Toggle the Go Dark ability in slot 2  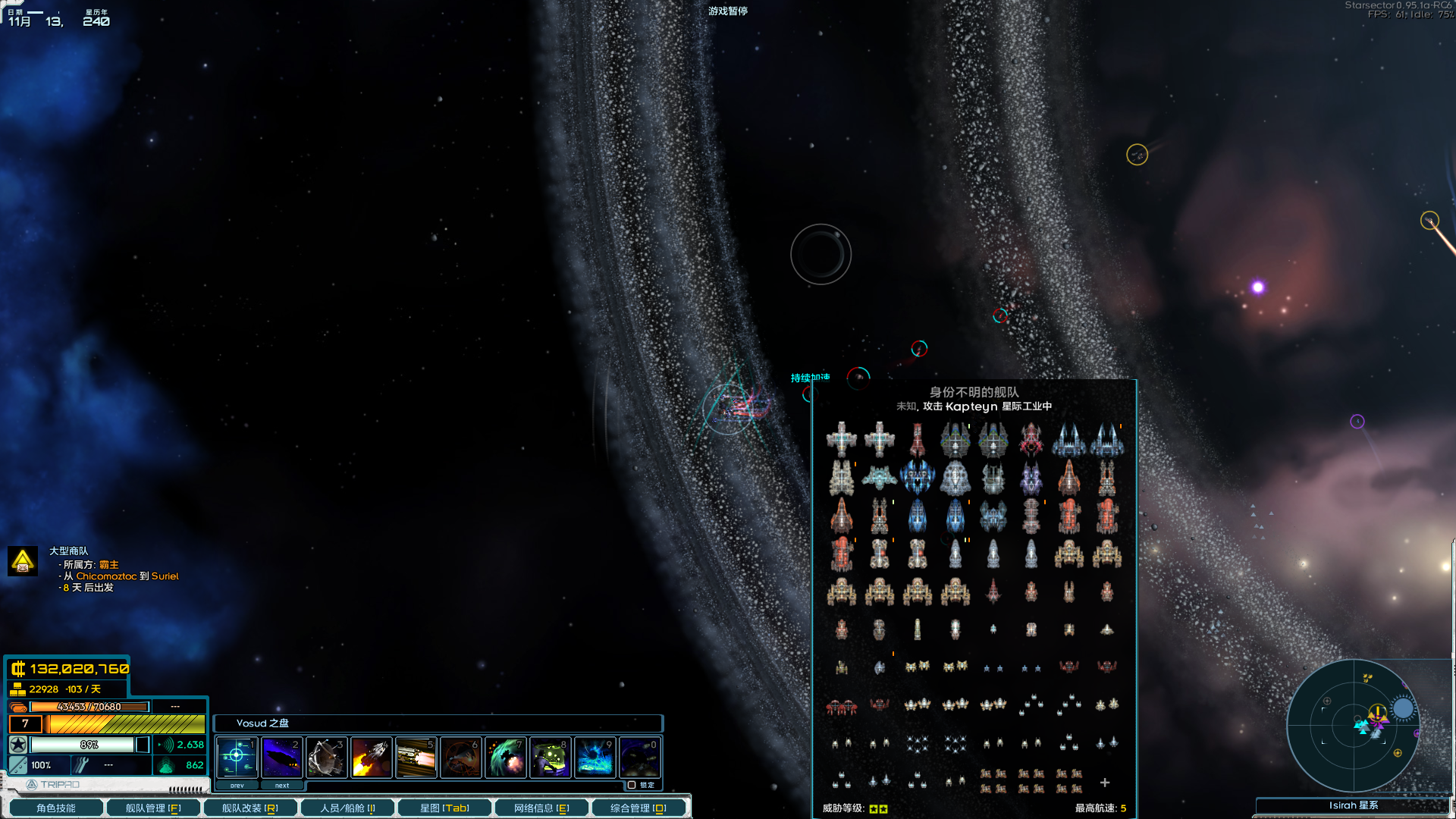[x=281, y=757]
